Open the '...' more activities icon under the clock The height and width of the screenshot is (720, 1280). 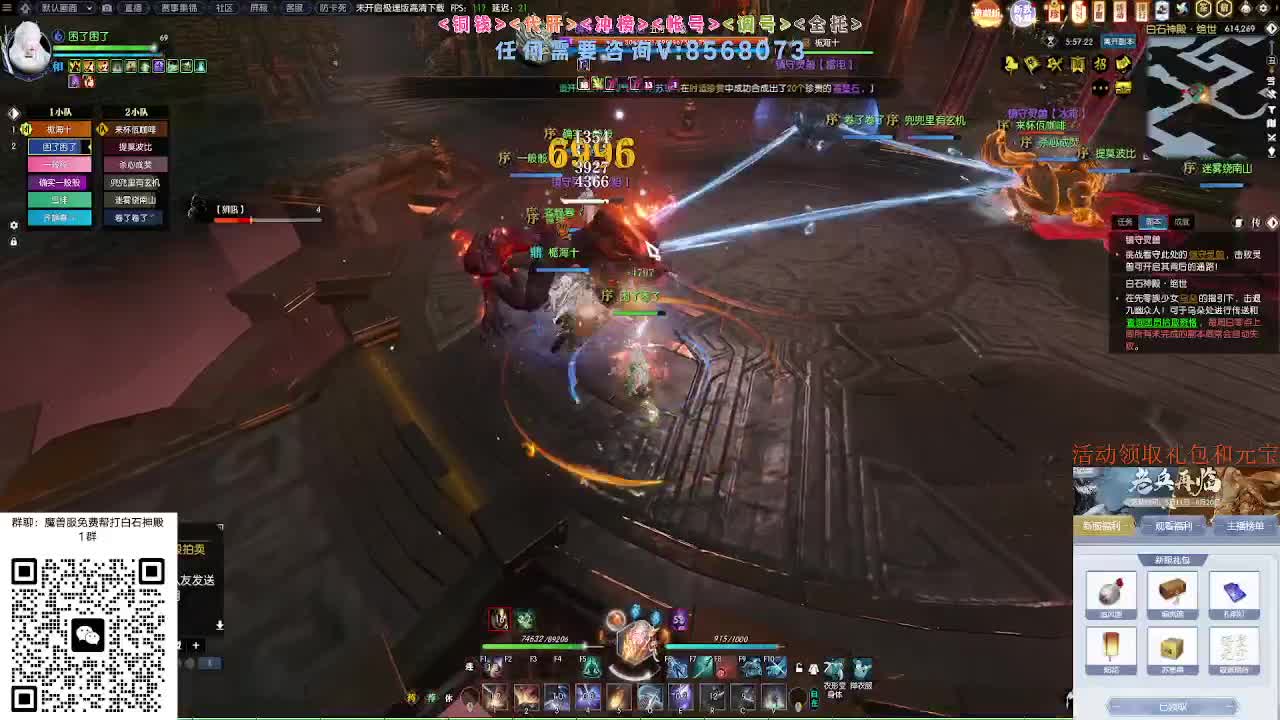coord(1099,88)
